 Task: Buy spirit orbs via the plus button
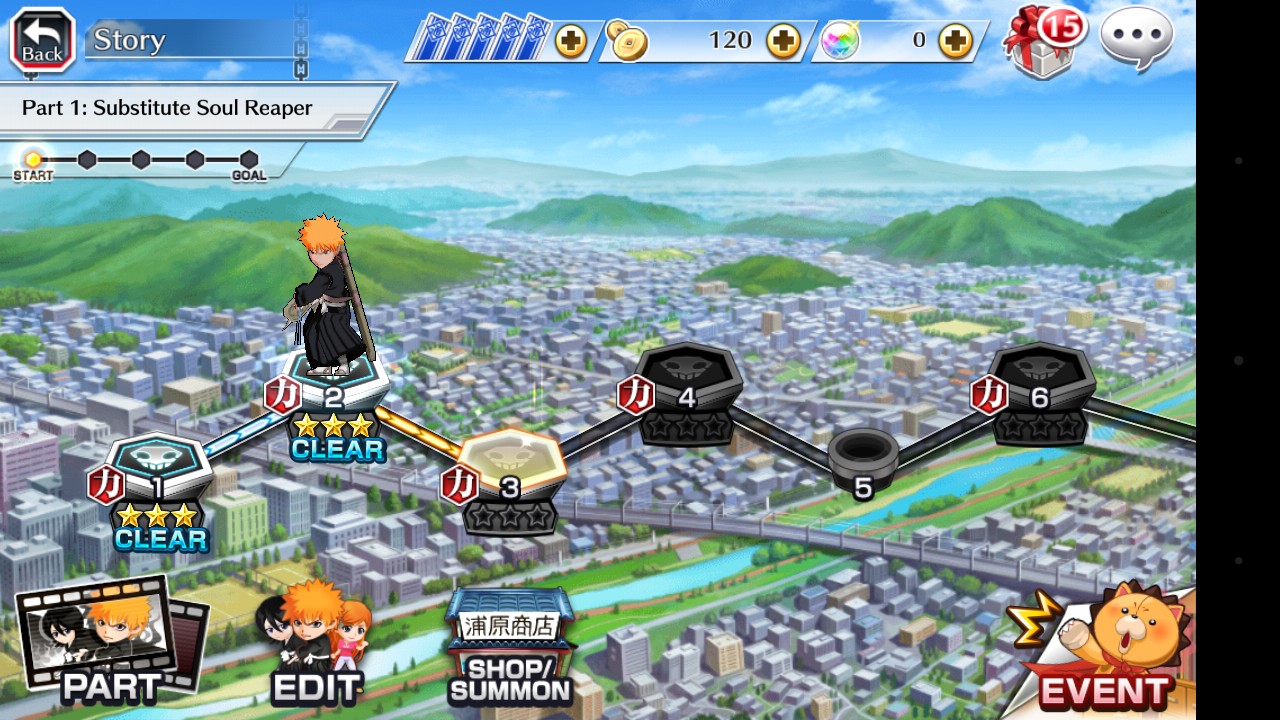click(x=955, y=42)
